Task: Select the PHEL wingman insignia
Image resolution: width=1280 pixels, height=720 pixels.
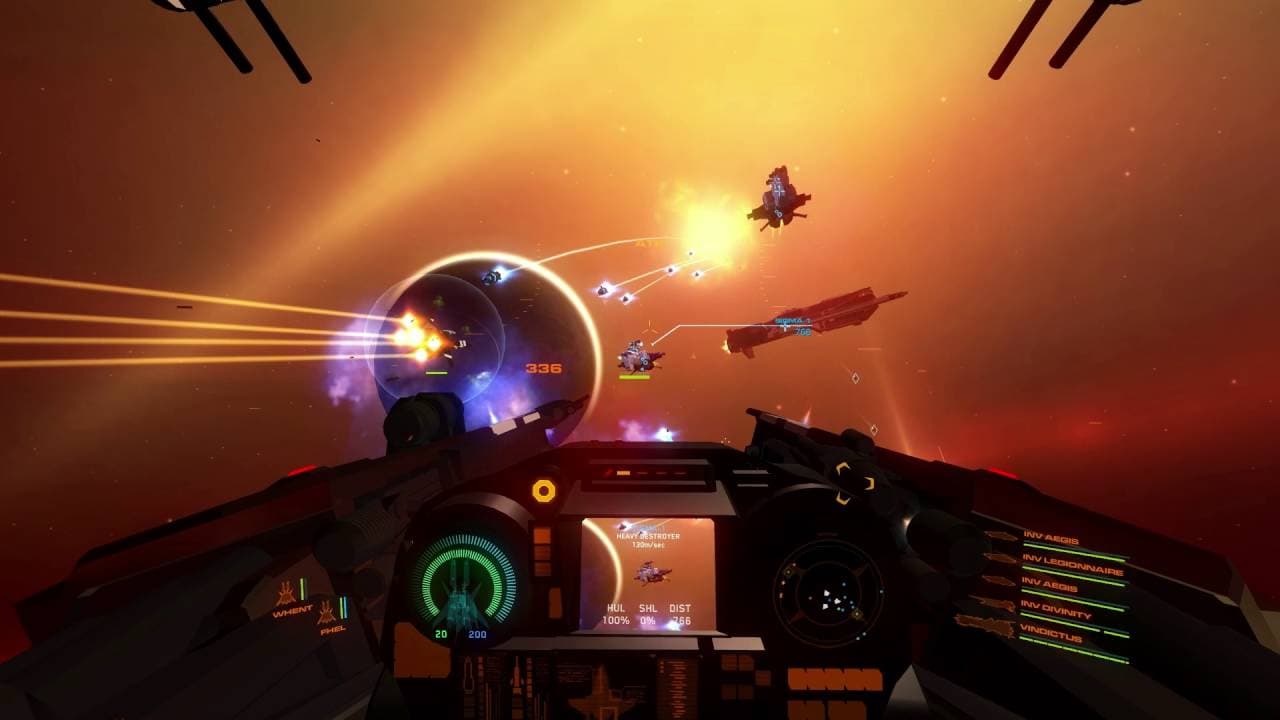Action: 327,612
